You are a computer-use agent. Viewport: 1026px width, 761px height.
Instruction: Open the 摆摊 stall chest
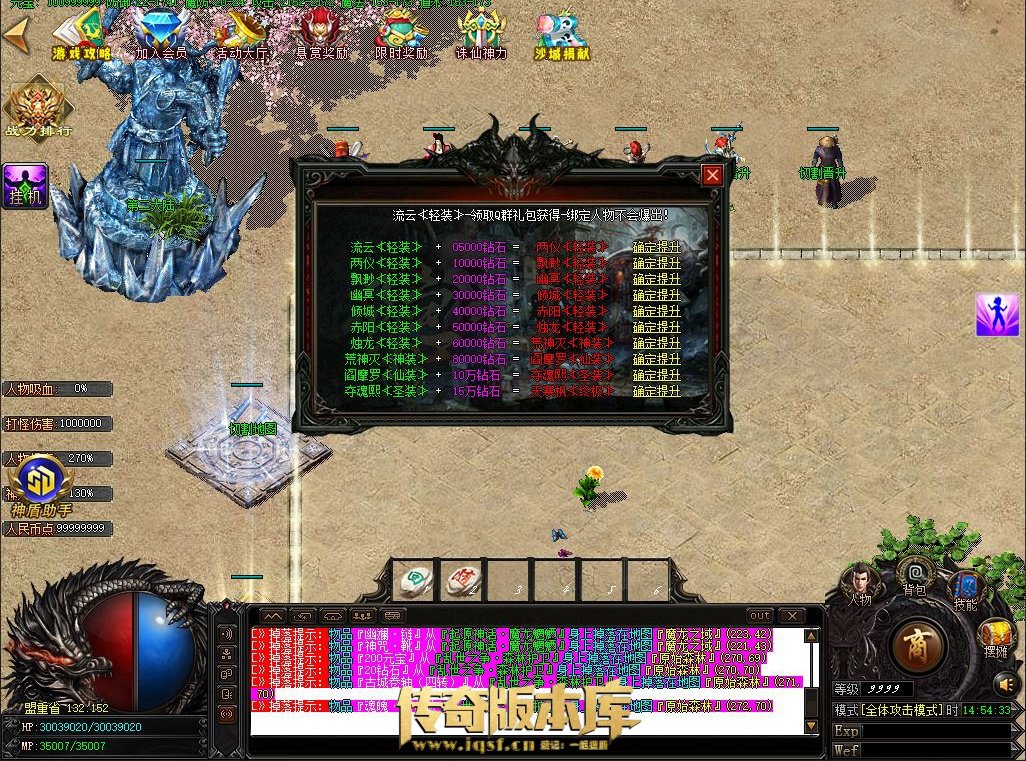tap(995, 636)
